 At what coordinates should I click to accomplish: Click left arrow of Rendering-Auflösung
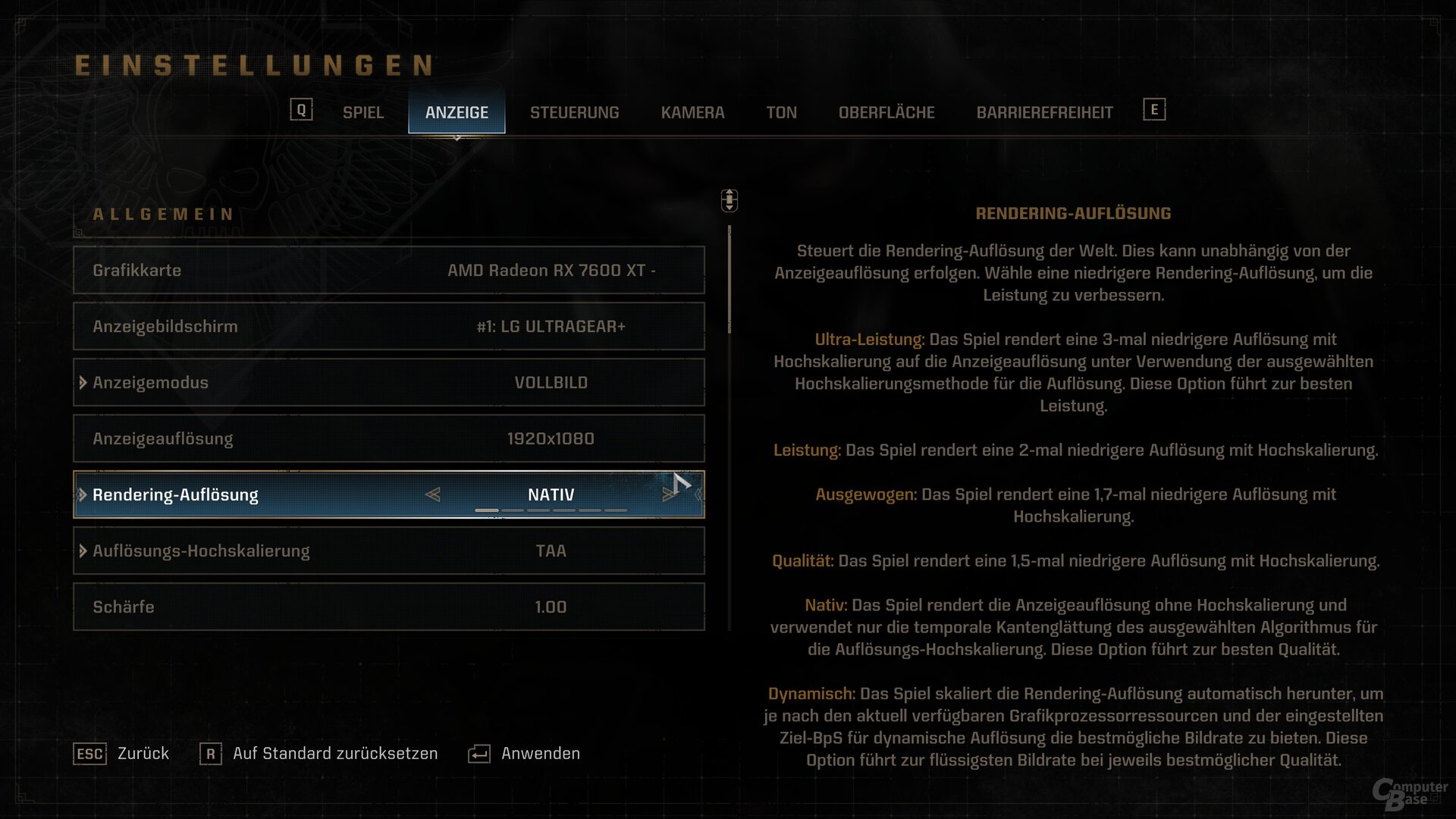tap(433, 494)
